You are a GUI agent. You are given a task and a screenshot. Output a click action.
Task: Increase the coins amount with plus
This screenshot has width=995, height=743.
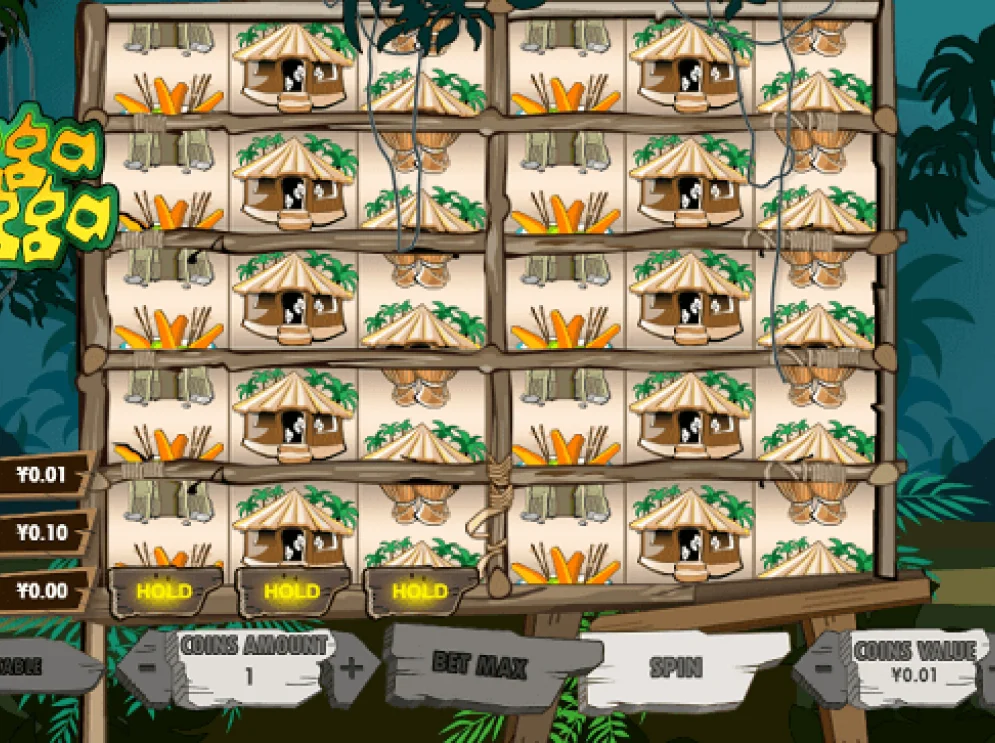(352, 669)
